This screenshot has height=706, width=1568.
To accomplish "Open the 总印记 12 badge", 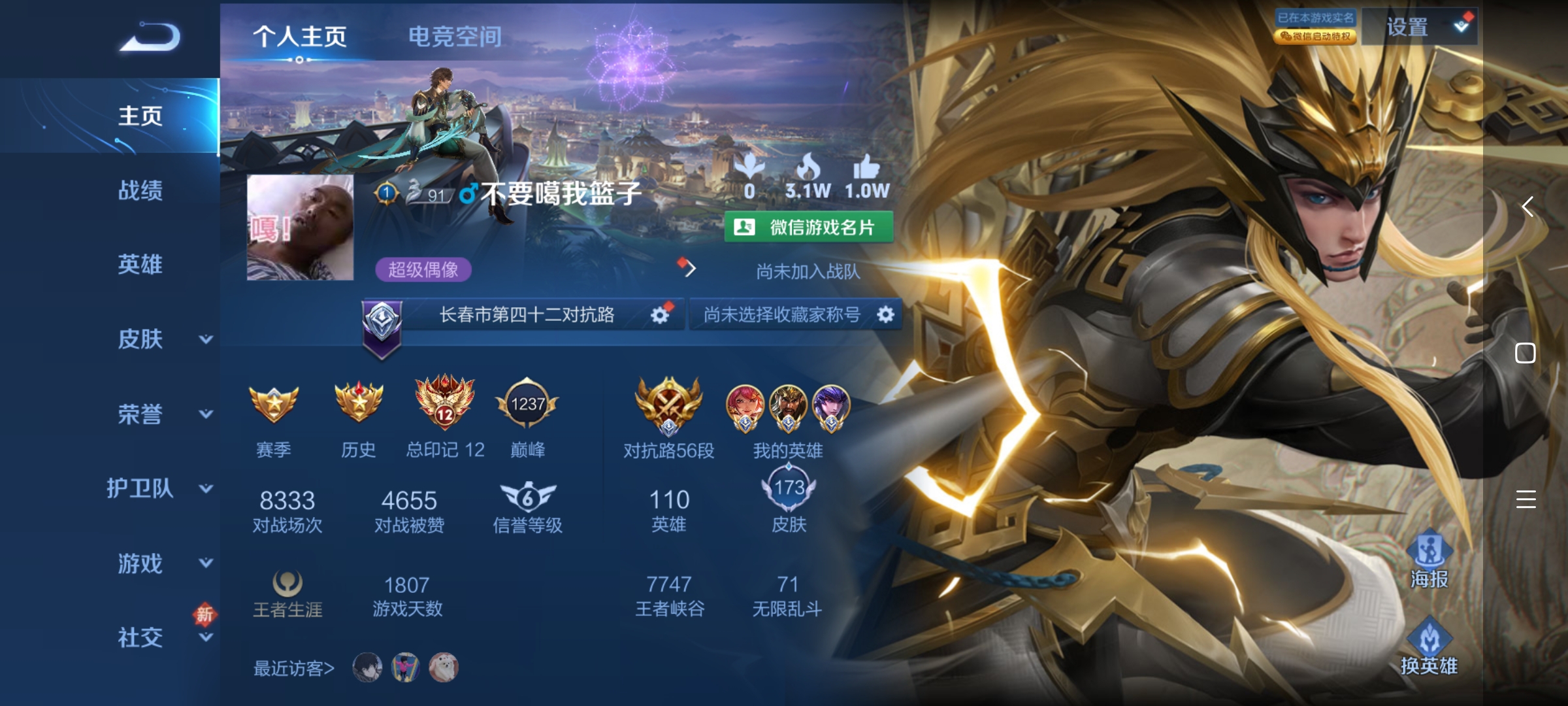I will (445, 405).
